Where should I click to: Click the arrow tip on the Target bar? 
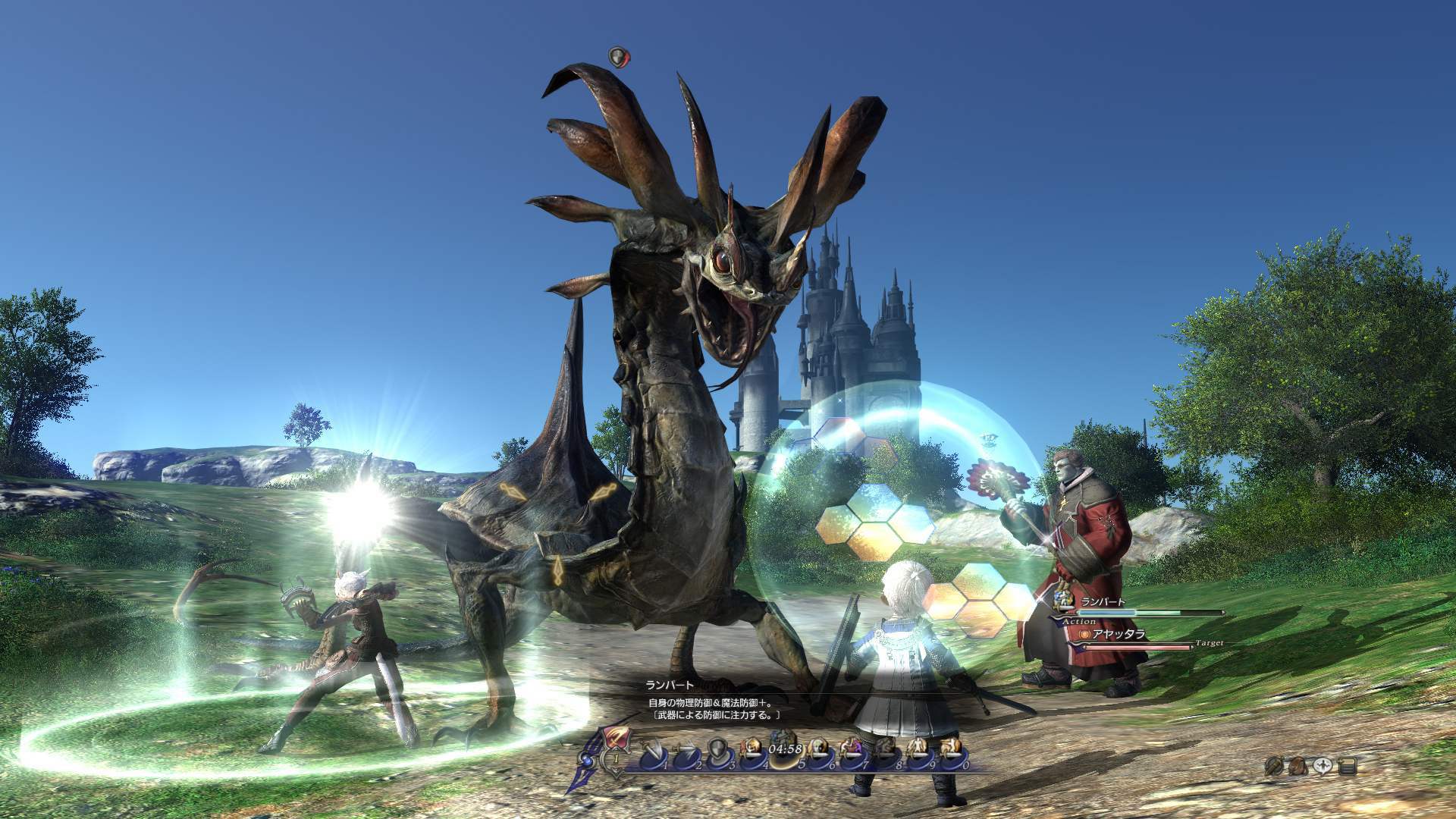click(1192, 647)
